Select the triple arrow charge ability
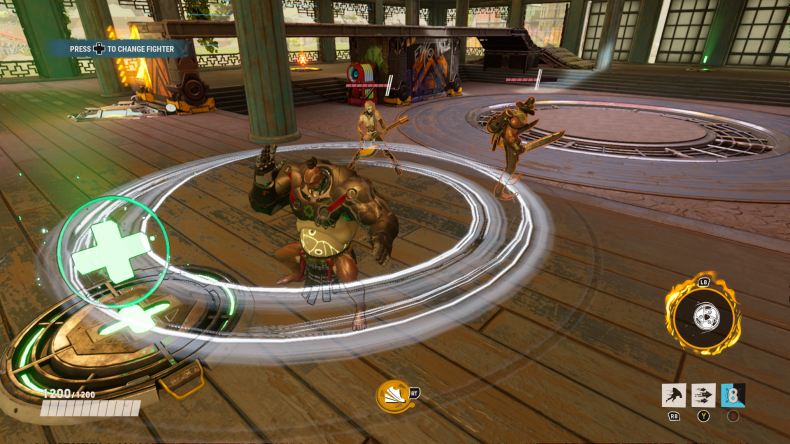The height and width of the screenshot is (444, 790). (x=703, y=395)
